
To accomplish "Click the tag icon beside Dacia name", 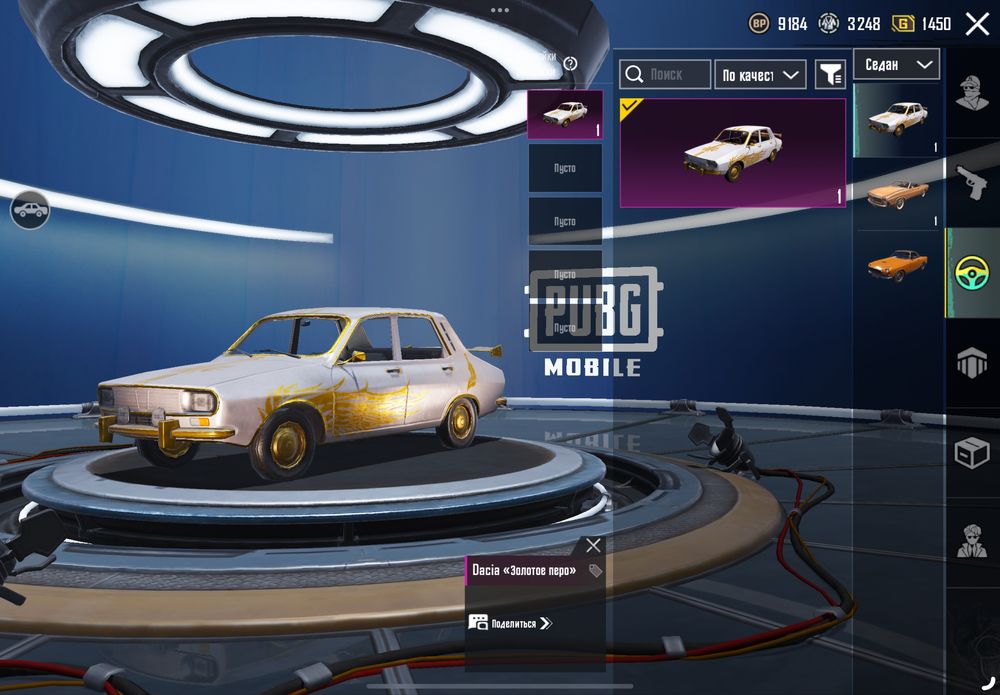I will [x=595, y=571].
